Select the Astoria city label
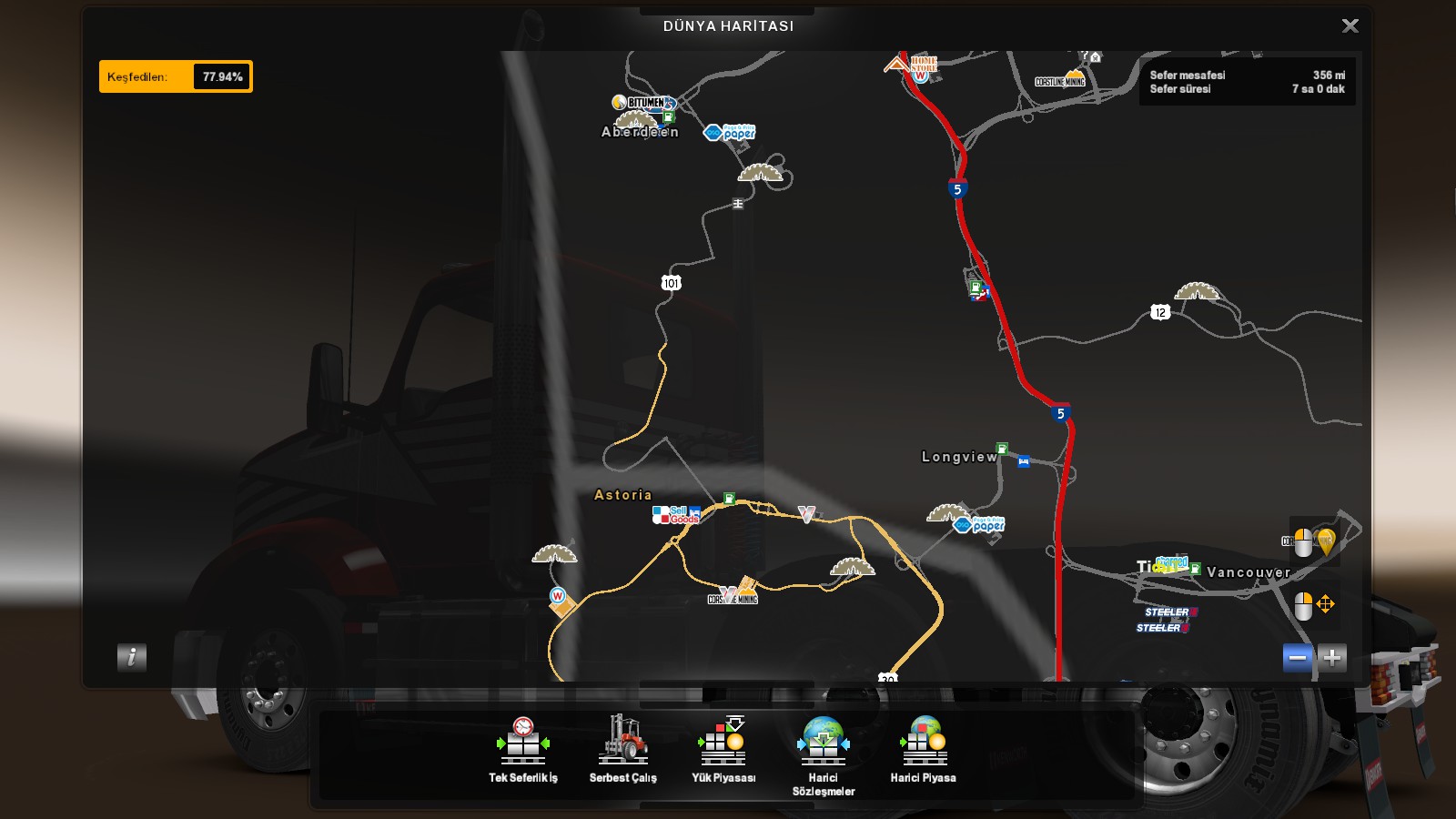 [x=623, y=495]
